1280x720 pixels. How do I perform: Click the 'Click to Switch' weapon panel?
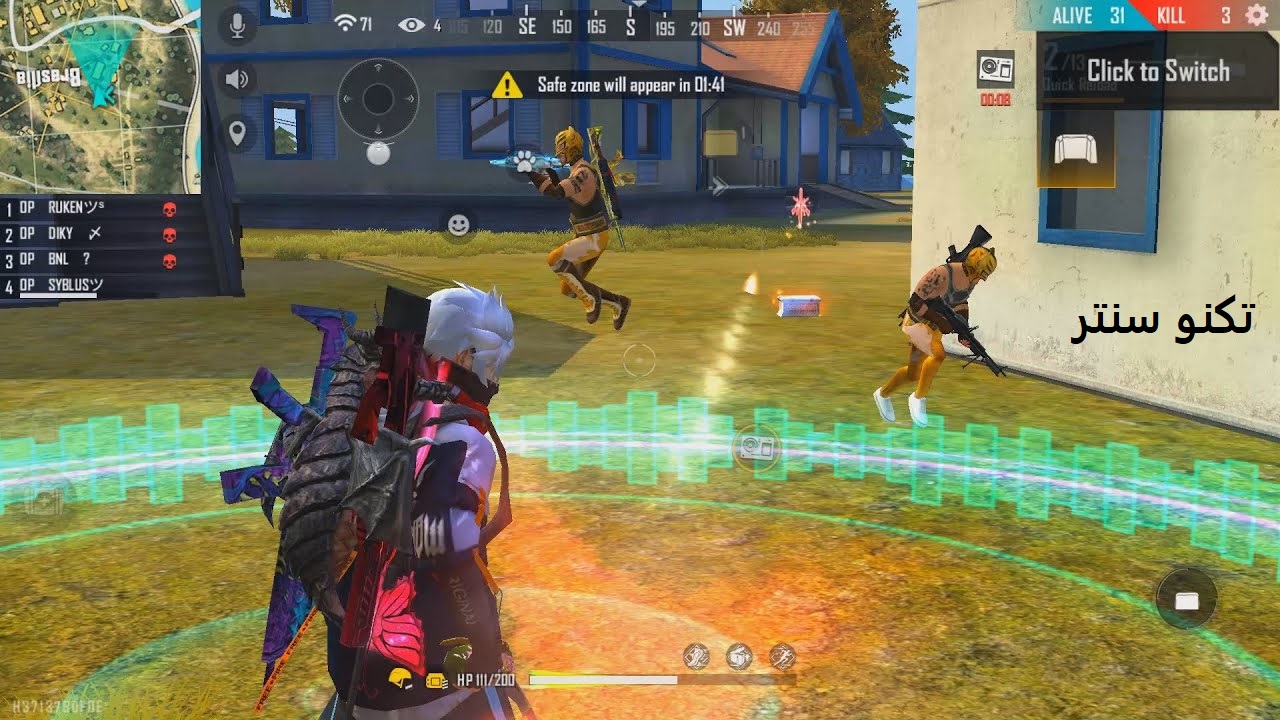pos(1157,71)
